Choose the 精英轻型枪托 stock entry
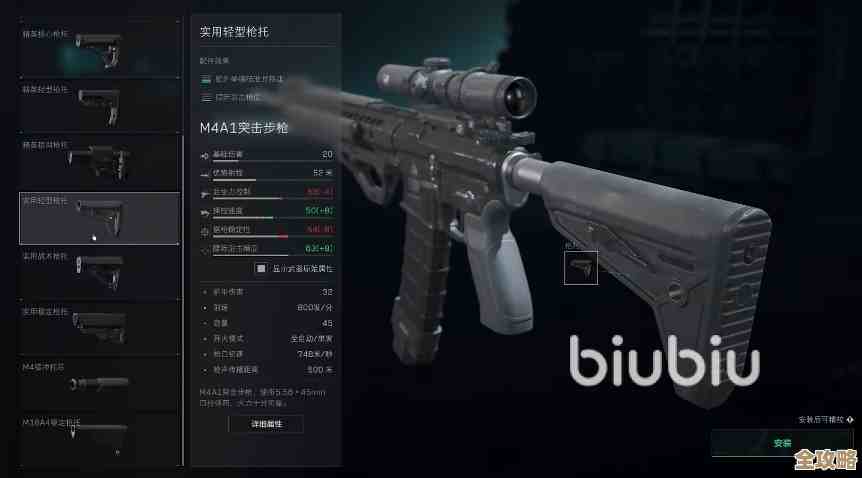The width and height of the screenshot is (862, 478). (98, 104)
